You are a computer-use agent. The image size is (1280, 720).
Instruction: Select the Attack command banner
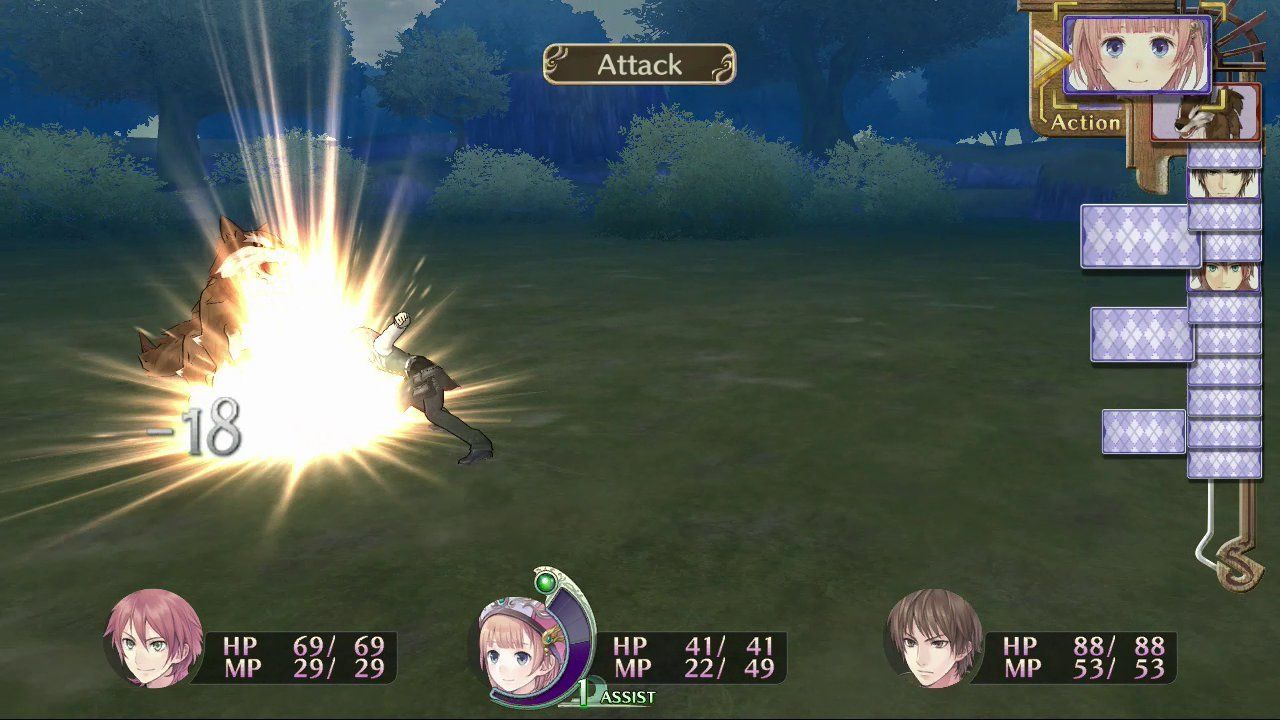pos(637,64)
